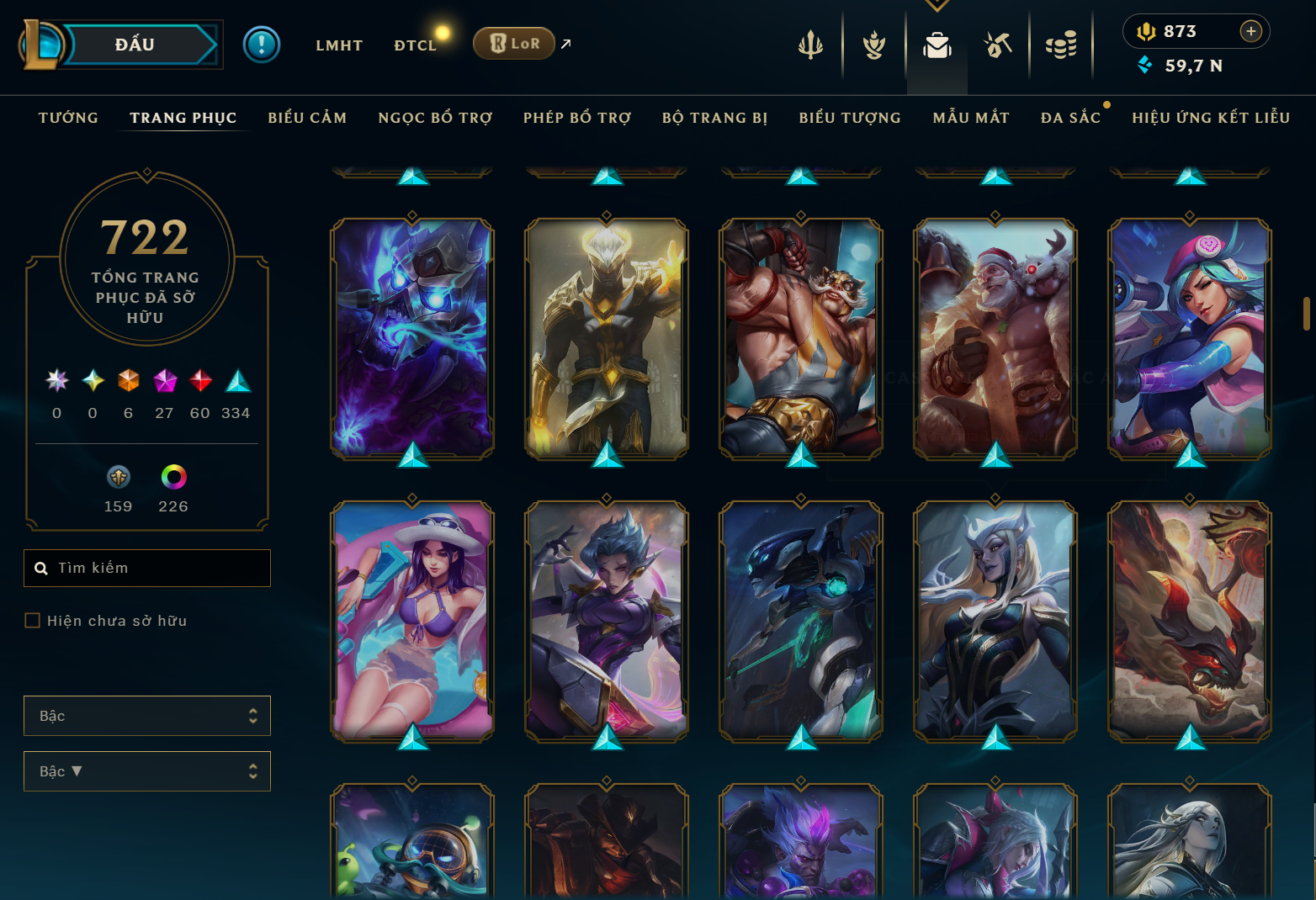Viewport: 1316px width, 900px height.
Task: Open LoR via the external link arrow
Action: [565, 43]
